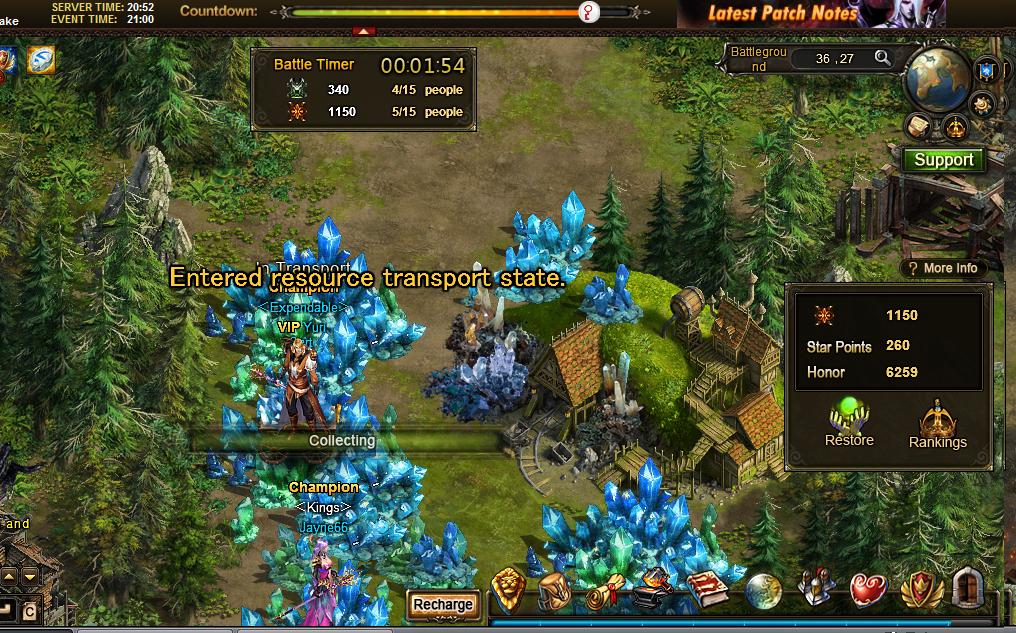Open the red spellbook icon
The height and width of the screenshot is (633, 1016).
click(707, 589)
